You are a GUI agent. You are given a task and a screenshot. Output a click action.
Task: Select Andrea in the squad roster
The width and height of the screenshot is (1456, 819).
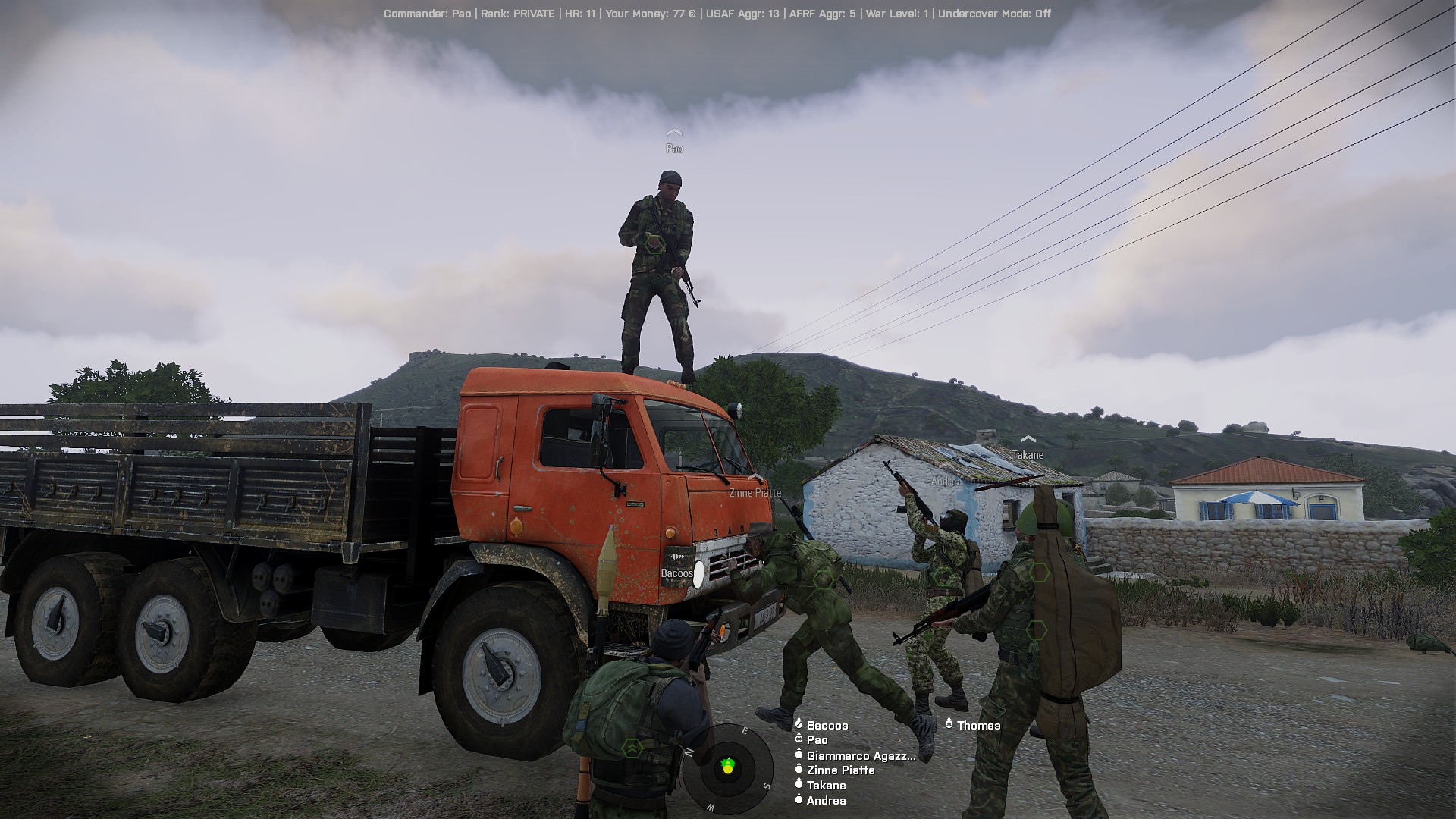826,801
